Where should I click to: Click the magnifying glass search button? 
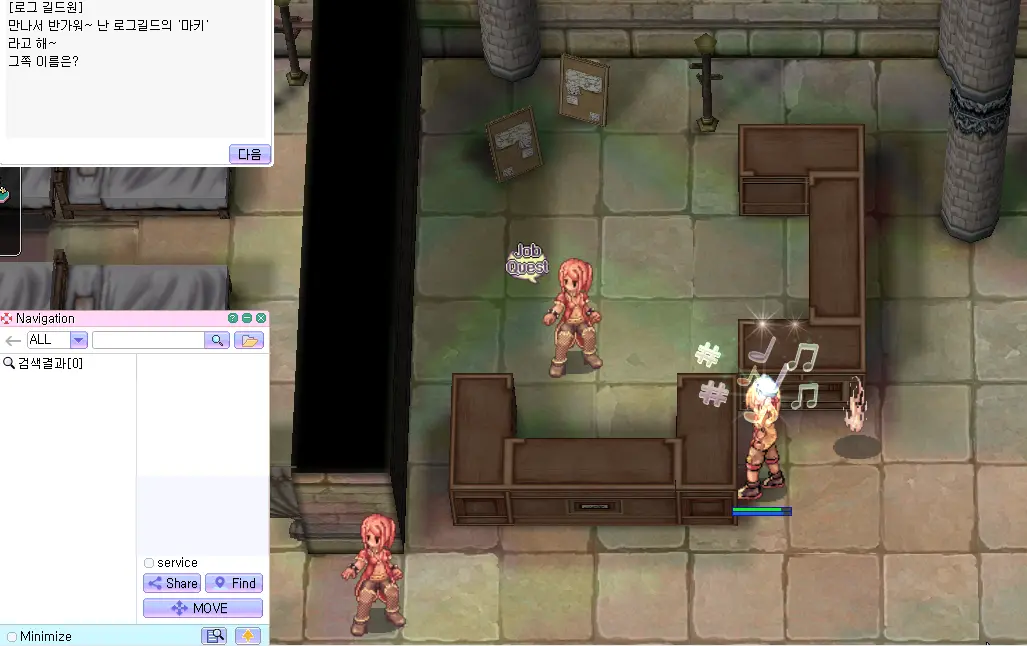(217, 340)
